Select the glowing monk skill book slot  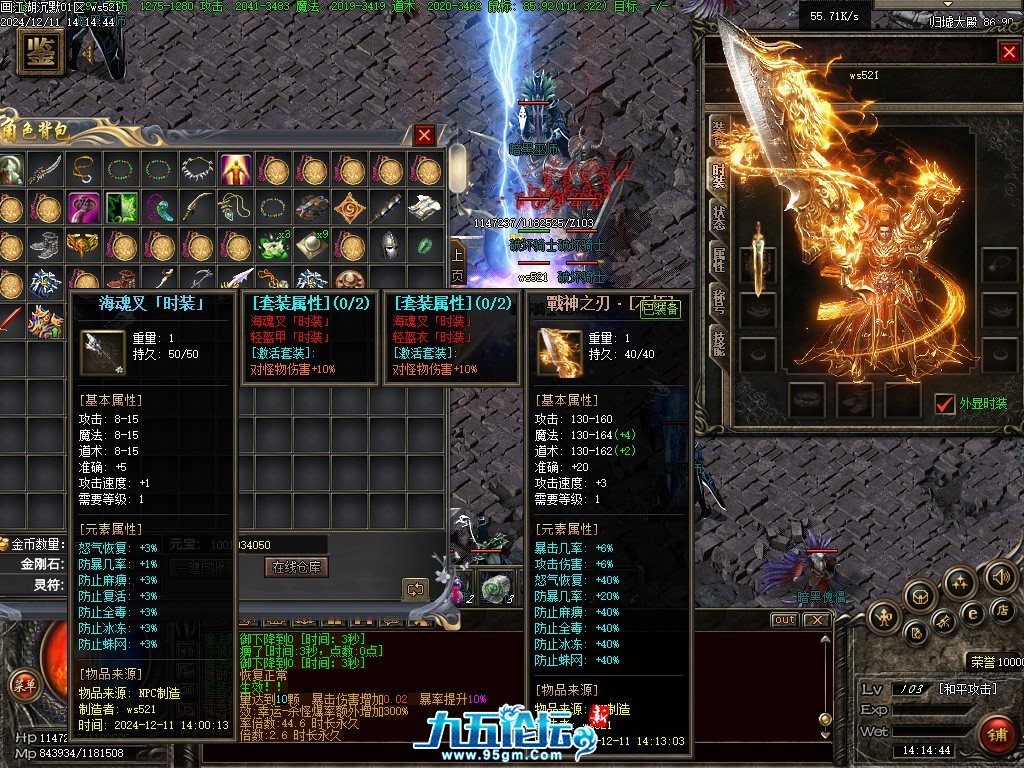[236, 169]
